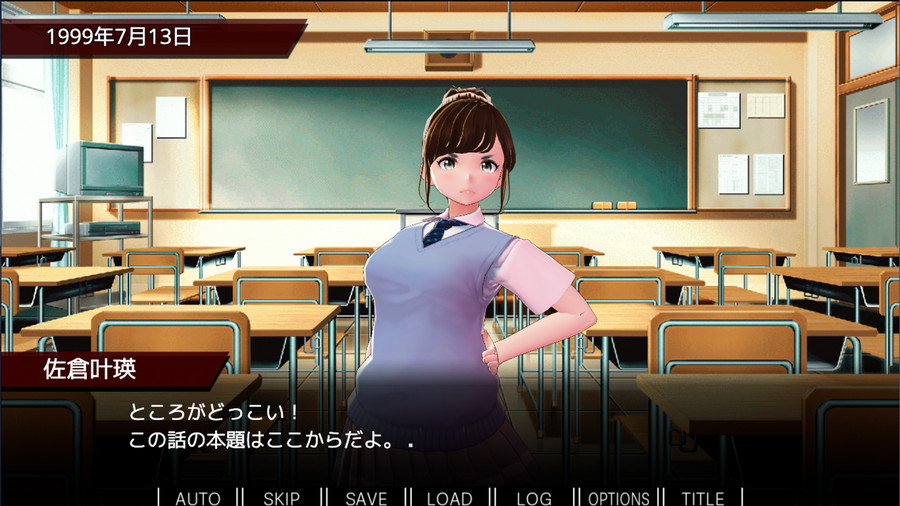Open the OPTIONS screen
The height and width of the screenshot is (506, 900).
618,498
